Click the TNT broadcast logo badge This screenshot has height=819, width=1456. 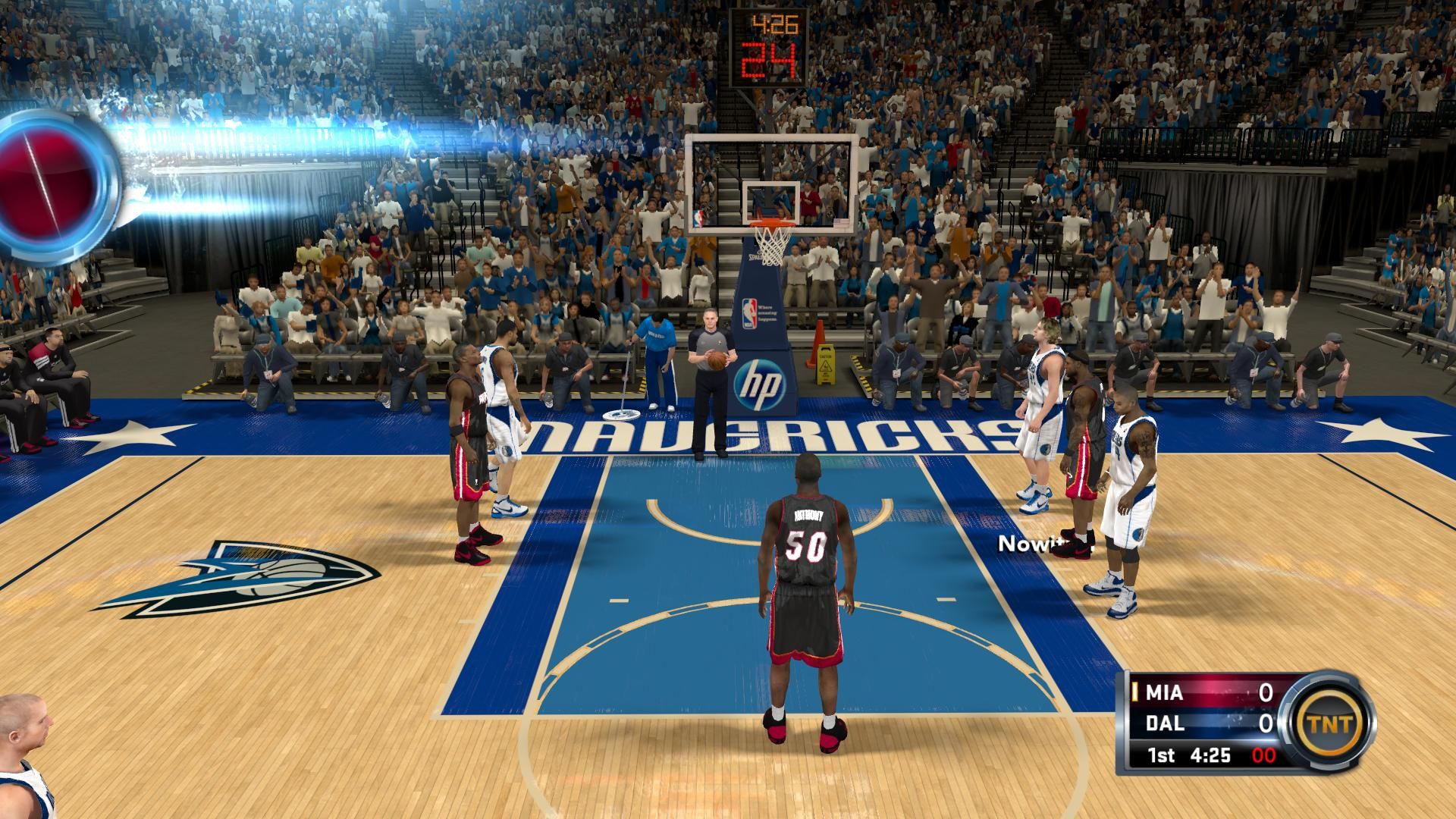[x=1330, y=723]
